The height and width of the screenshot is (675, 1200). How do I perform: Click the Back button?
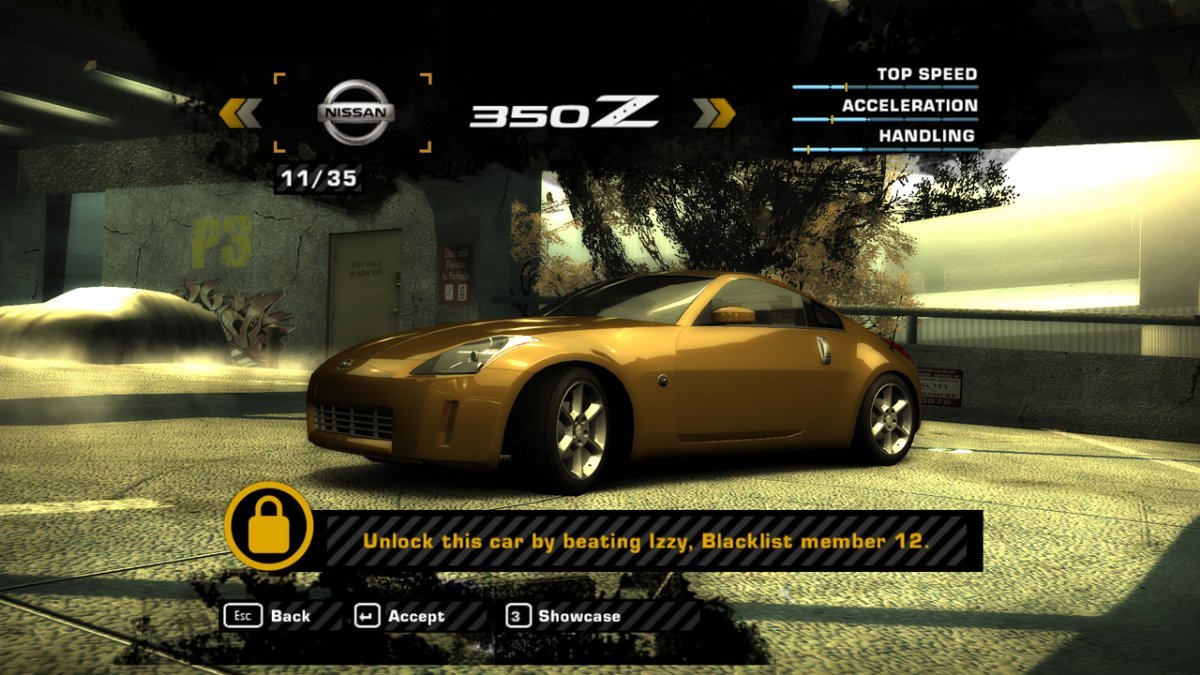tap(267, 616)
